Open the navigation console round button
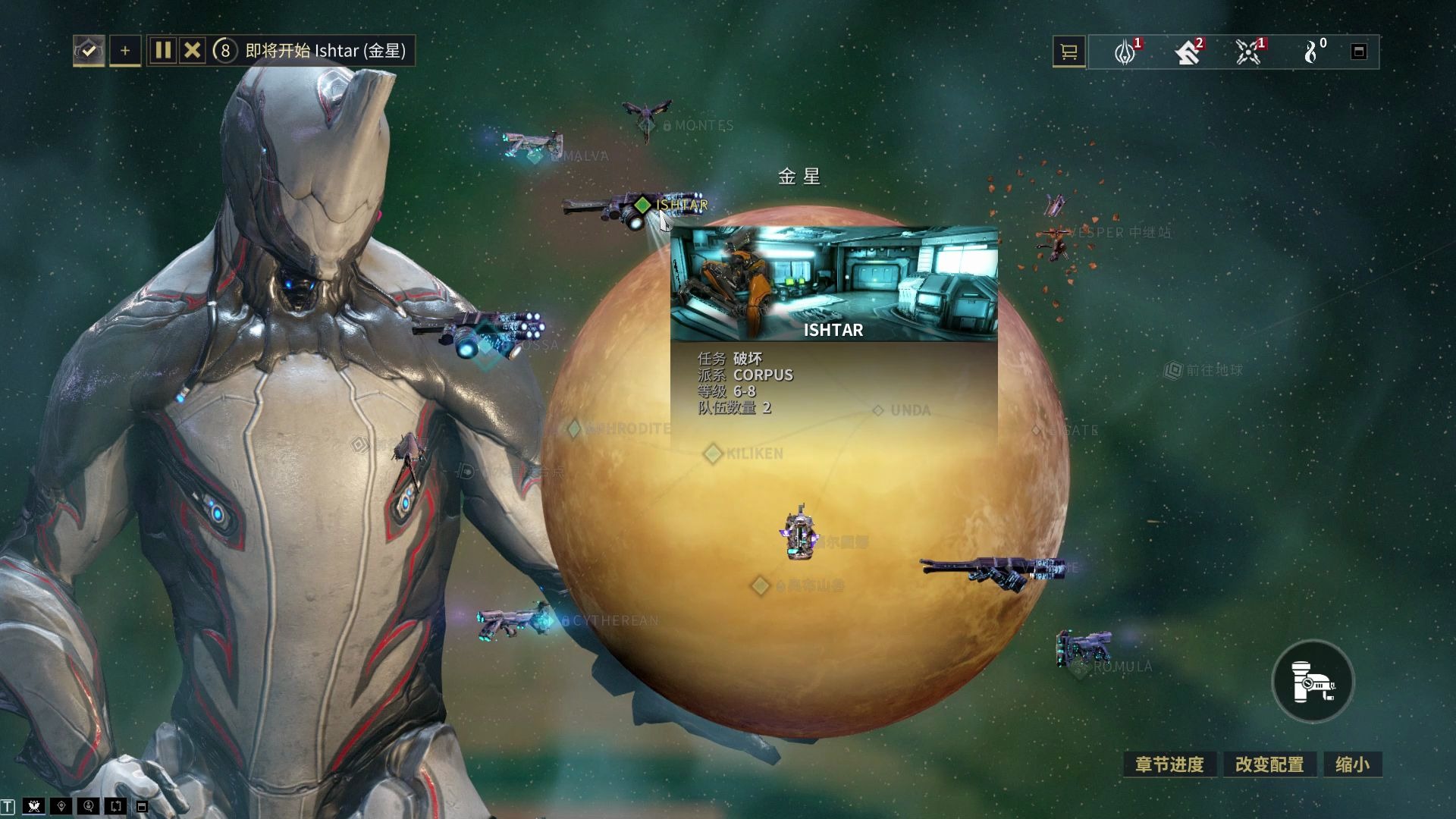The image size is (1456, 819). [x=1313, y=681]
